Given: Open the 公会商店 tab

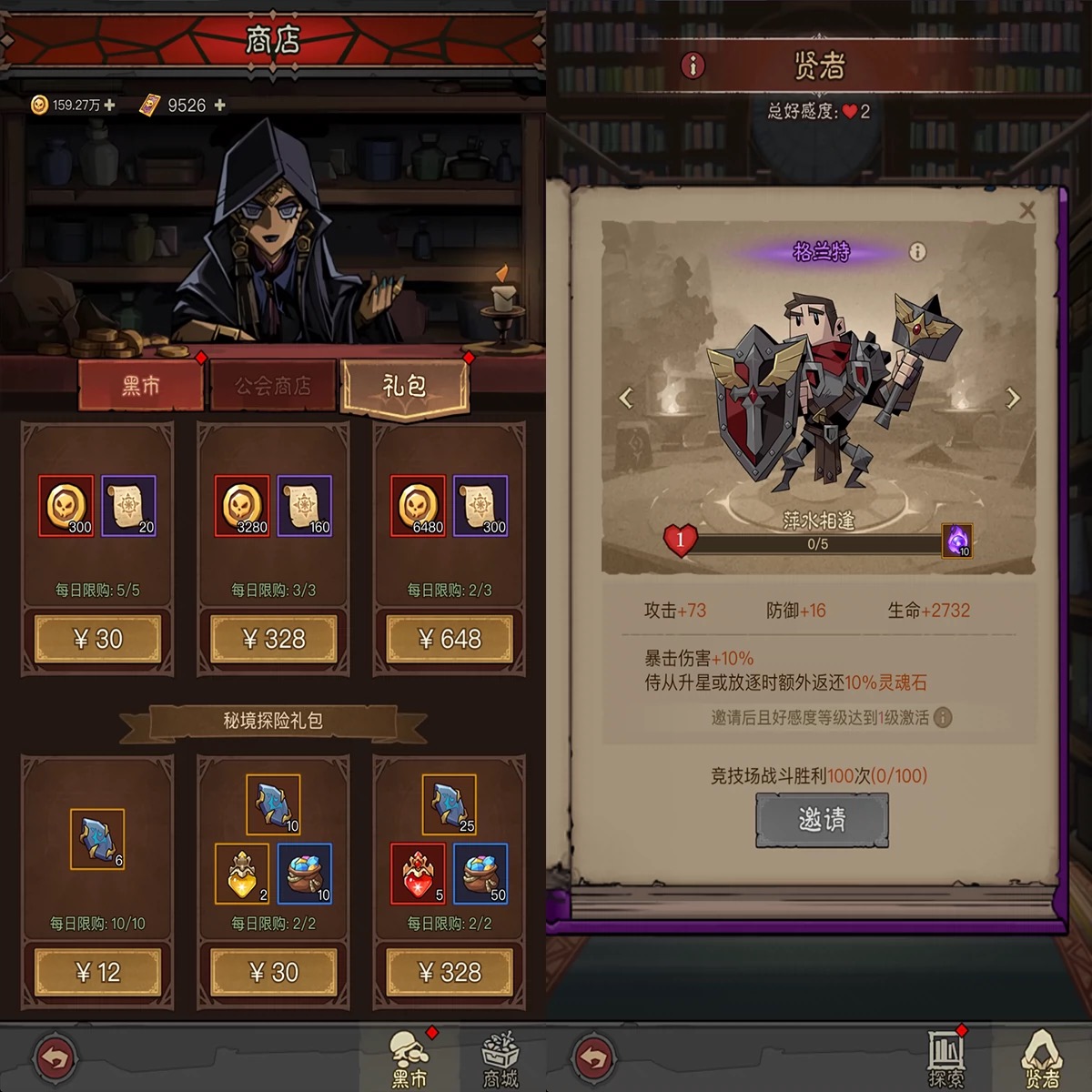Looking at the screenshot, I should pos(273,386).
